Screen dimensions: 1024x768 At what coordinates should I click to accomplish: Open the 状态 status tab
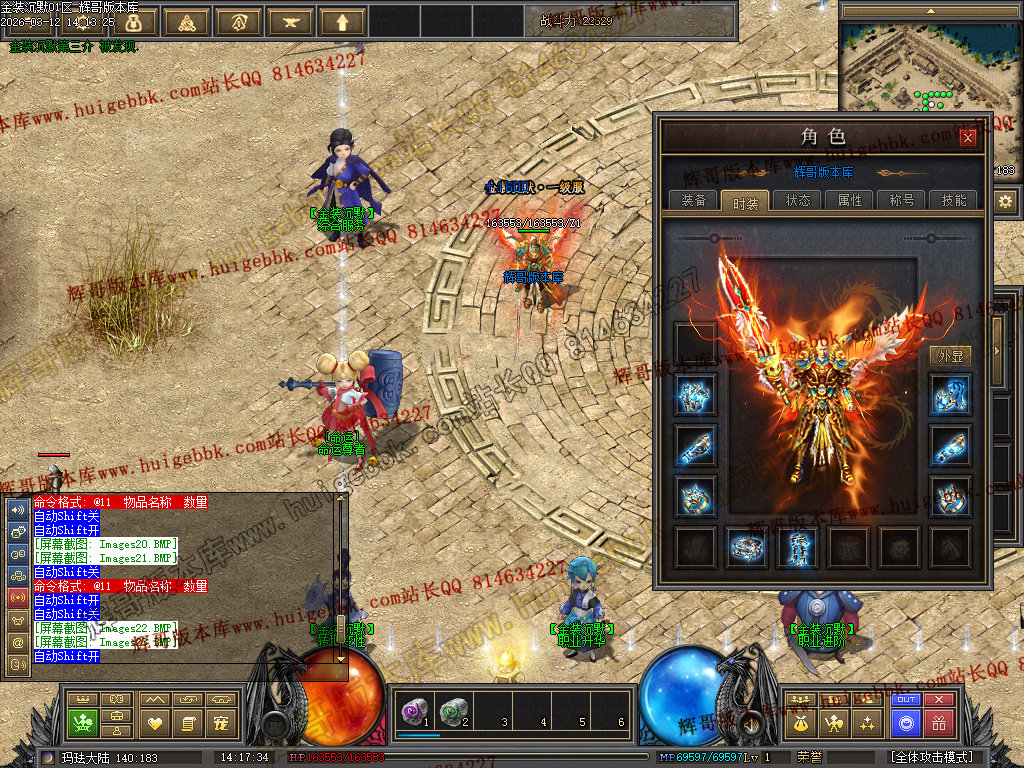[798, 200]
